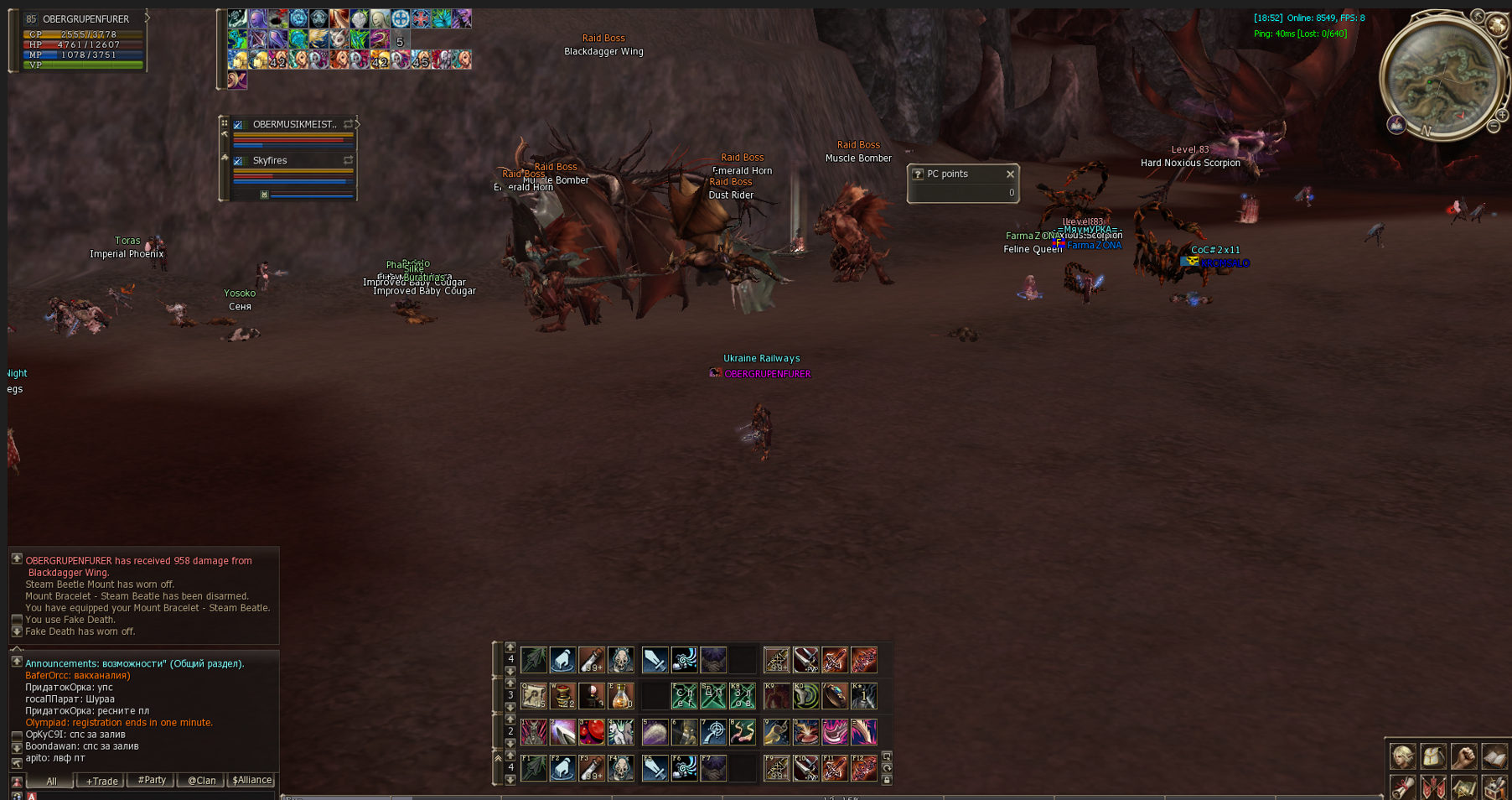1512x800 pixels.
Task: Switch to the All chat tab
Action: [x=51, y=781]
